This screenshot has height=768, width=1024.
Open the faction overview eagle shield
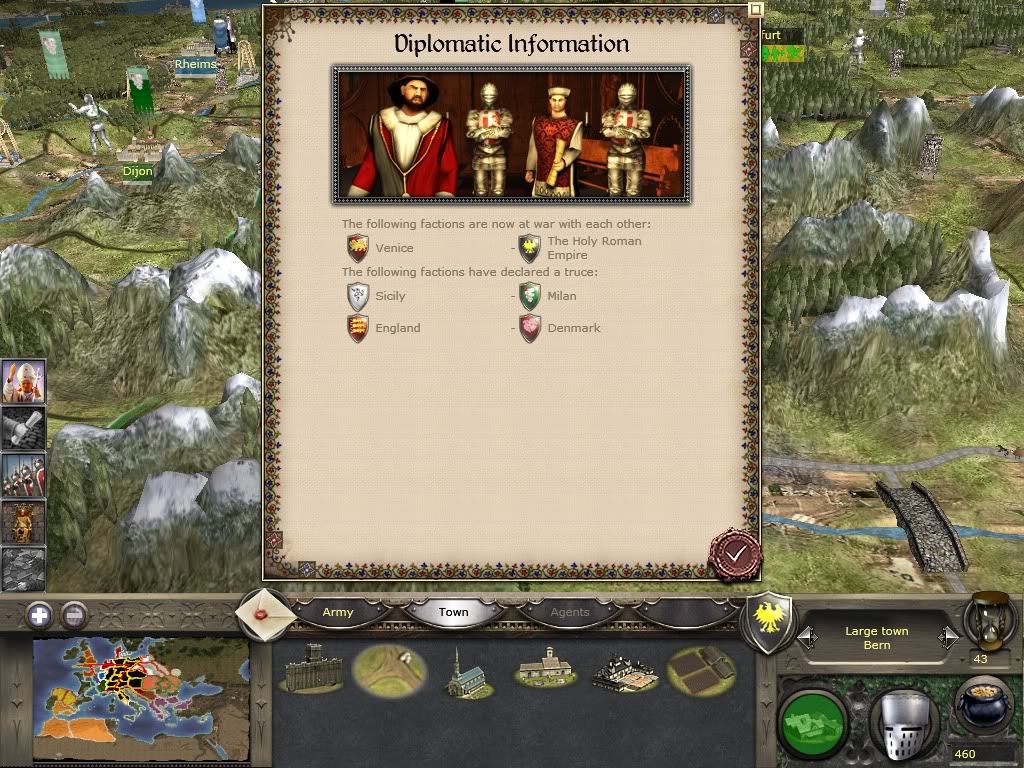coord(769,620)
